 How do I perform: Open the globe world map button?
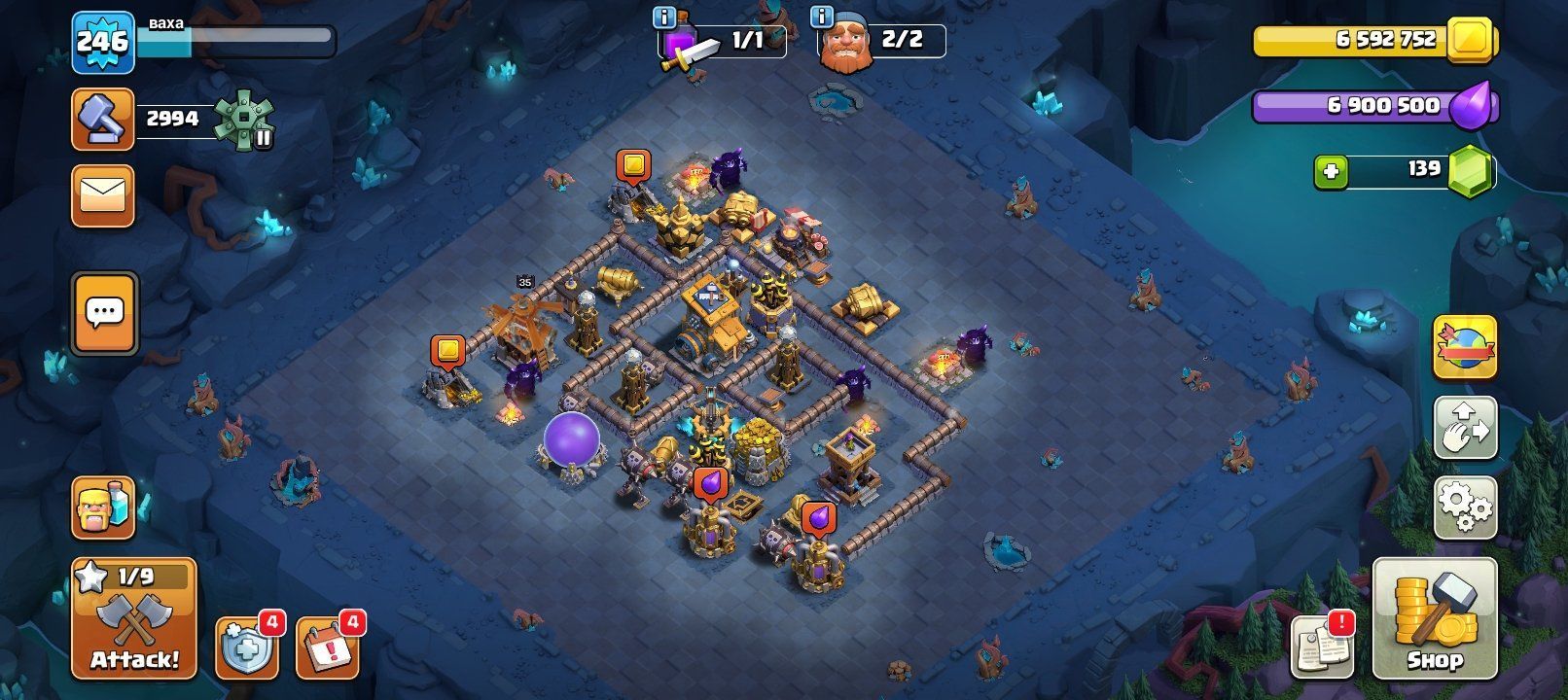tap(1465, 347)
